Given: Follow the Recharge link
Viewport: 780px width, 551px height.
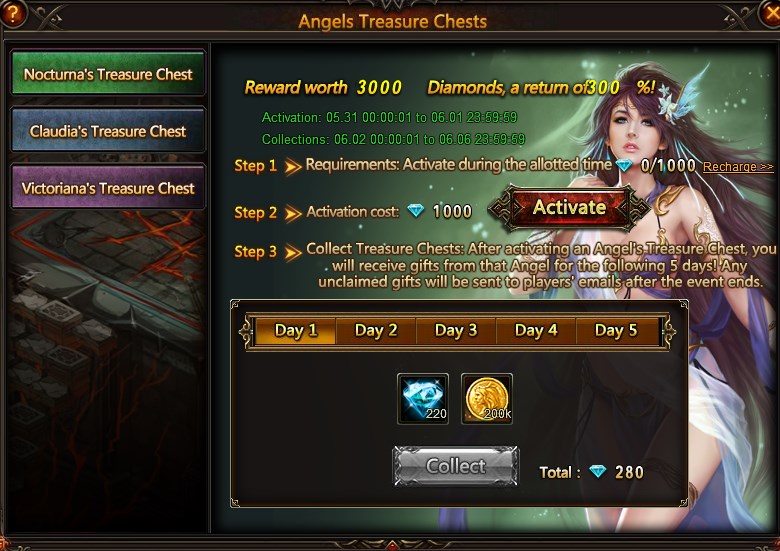Looking at the screenshot, I should click(x=738, y=167).
